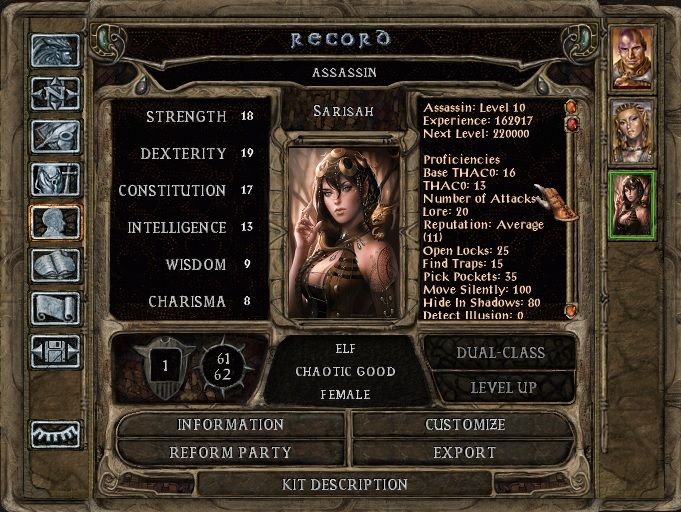
Task: Select the Dual-Class button
Action: 500,352
